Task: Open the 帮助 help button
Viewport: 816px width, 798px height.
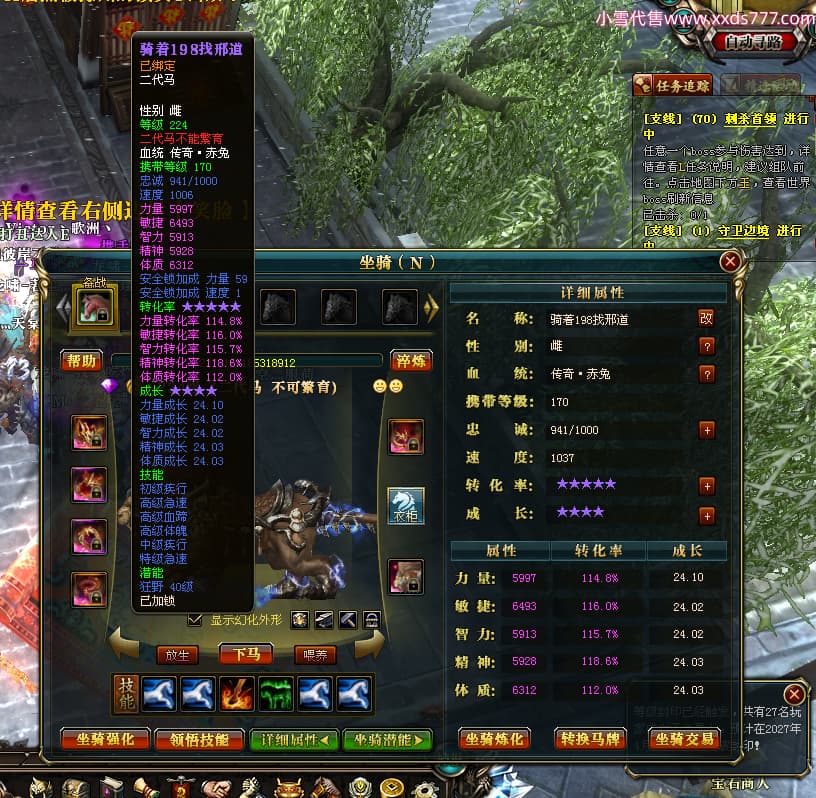Action: pos(81,361)
